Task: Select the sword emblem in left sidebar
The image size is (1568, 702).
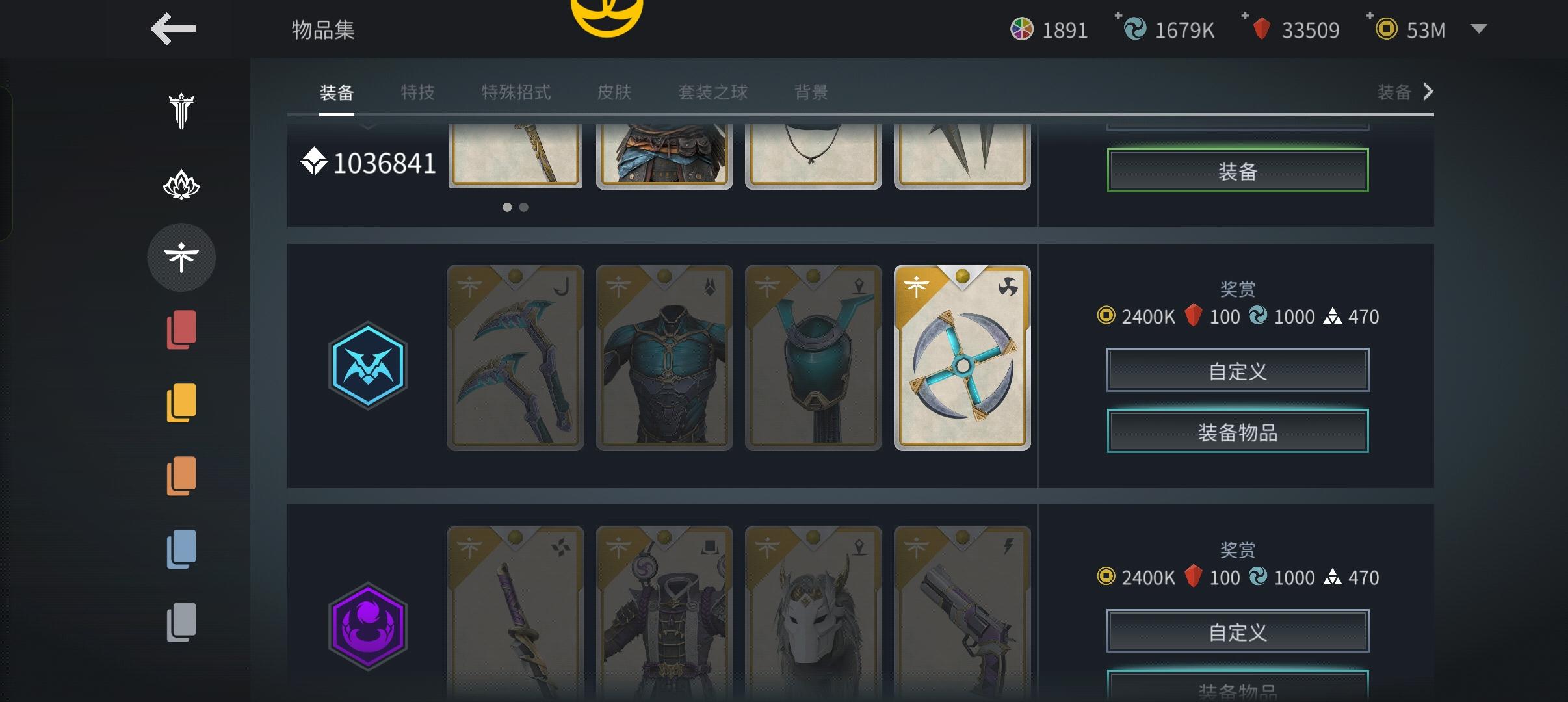Action: pyautogui.click(x=181, y=112)
